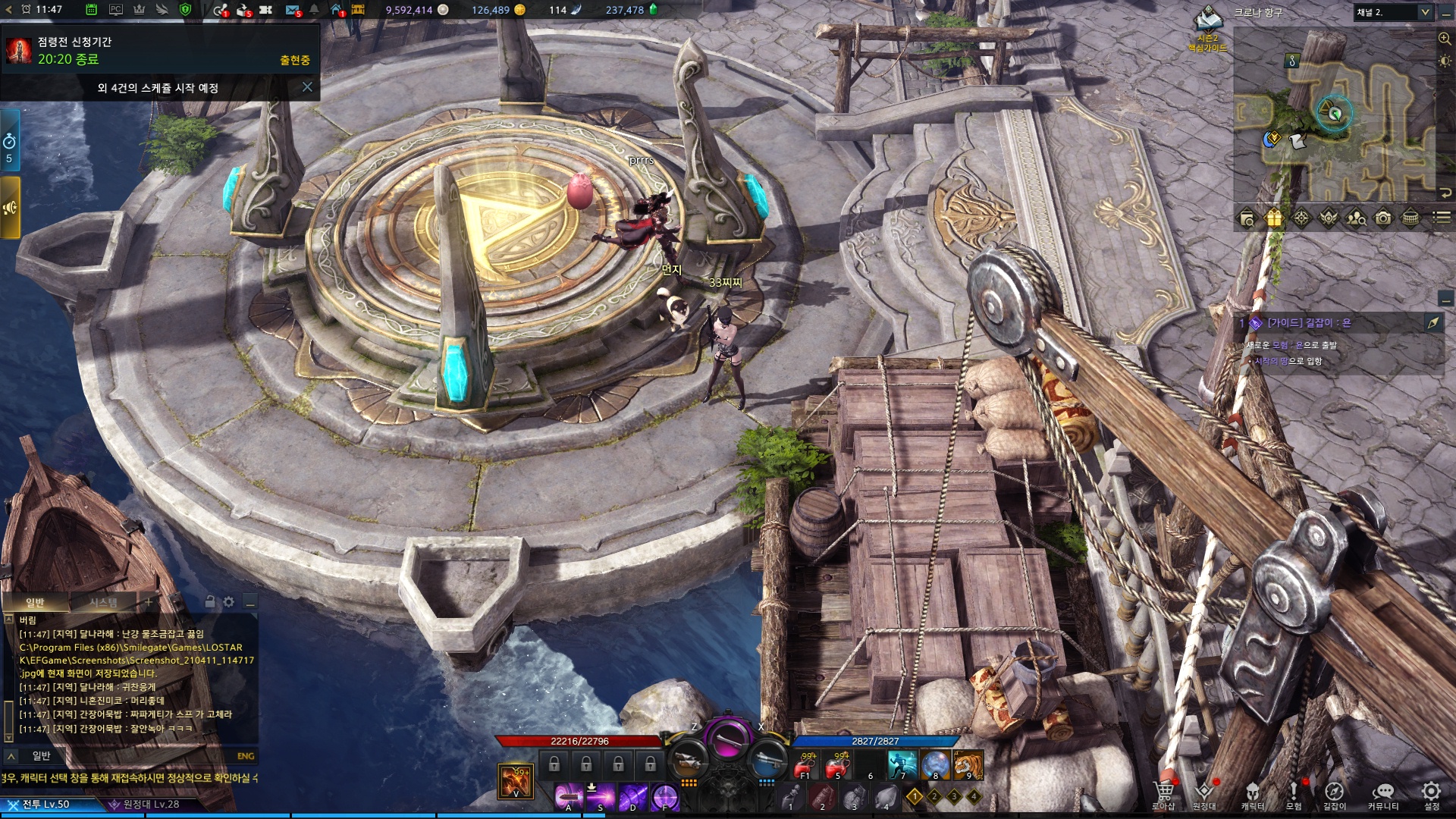Image resolution: width=1456 pixels, height=819 pixels.
Task: Open the camera screenshot mode icon
Action: (x=1383, y=219)
